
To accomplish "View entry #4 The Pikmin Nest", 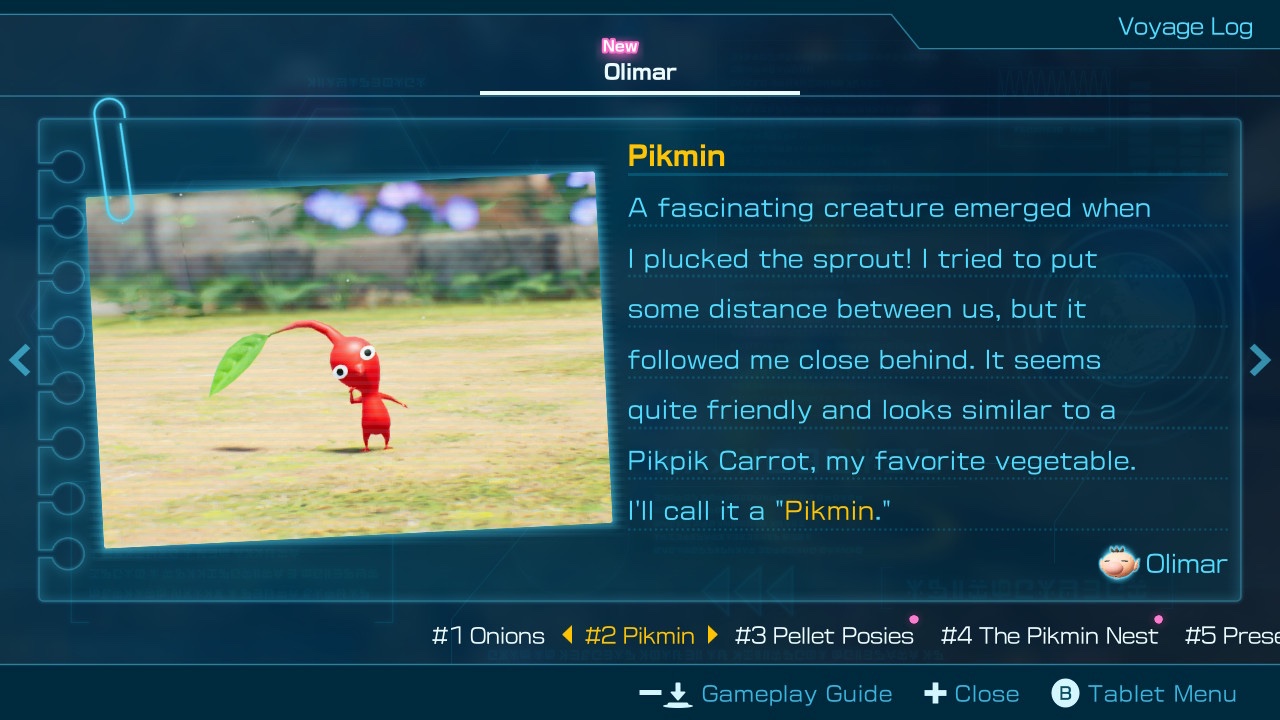I will (x=1049, y=636).
